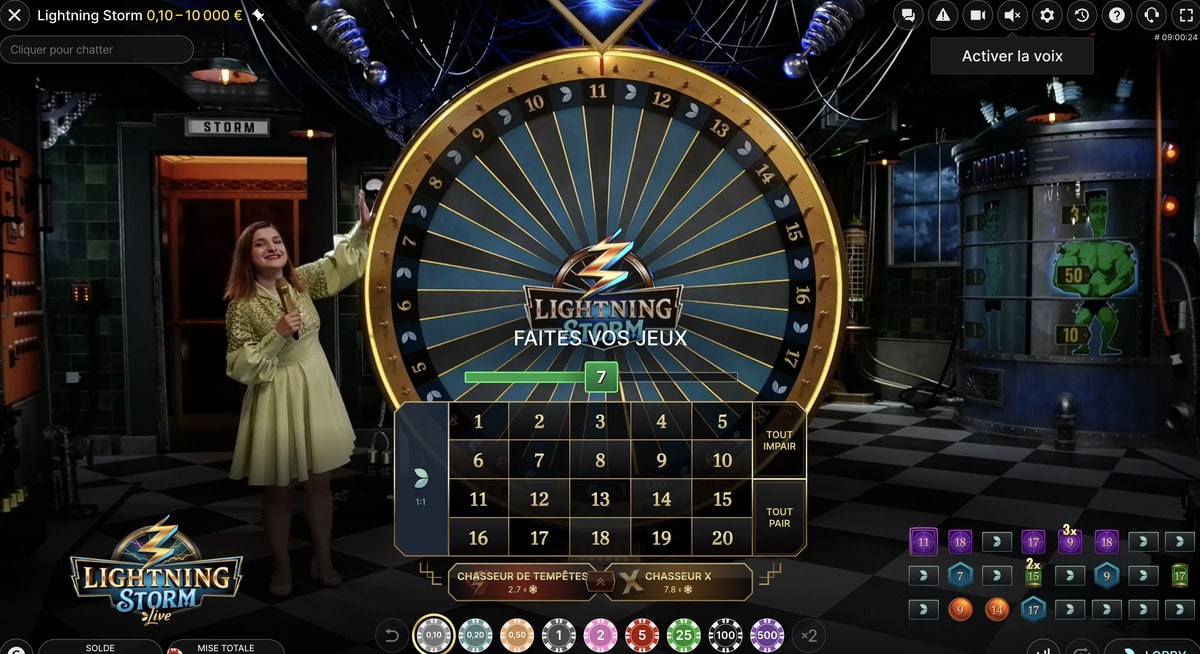This screenshot has height=654, width=1200.
Task: Bet on Tout Pair
Action: pyautogui.click(x=779, y=517)
